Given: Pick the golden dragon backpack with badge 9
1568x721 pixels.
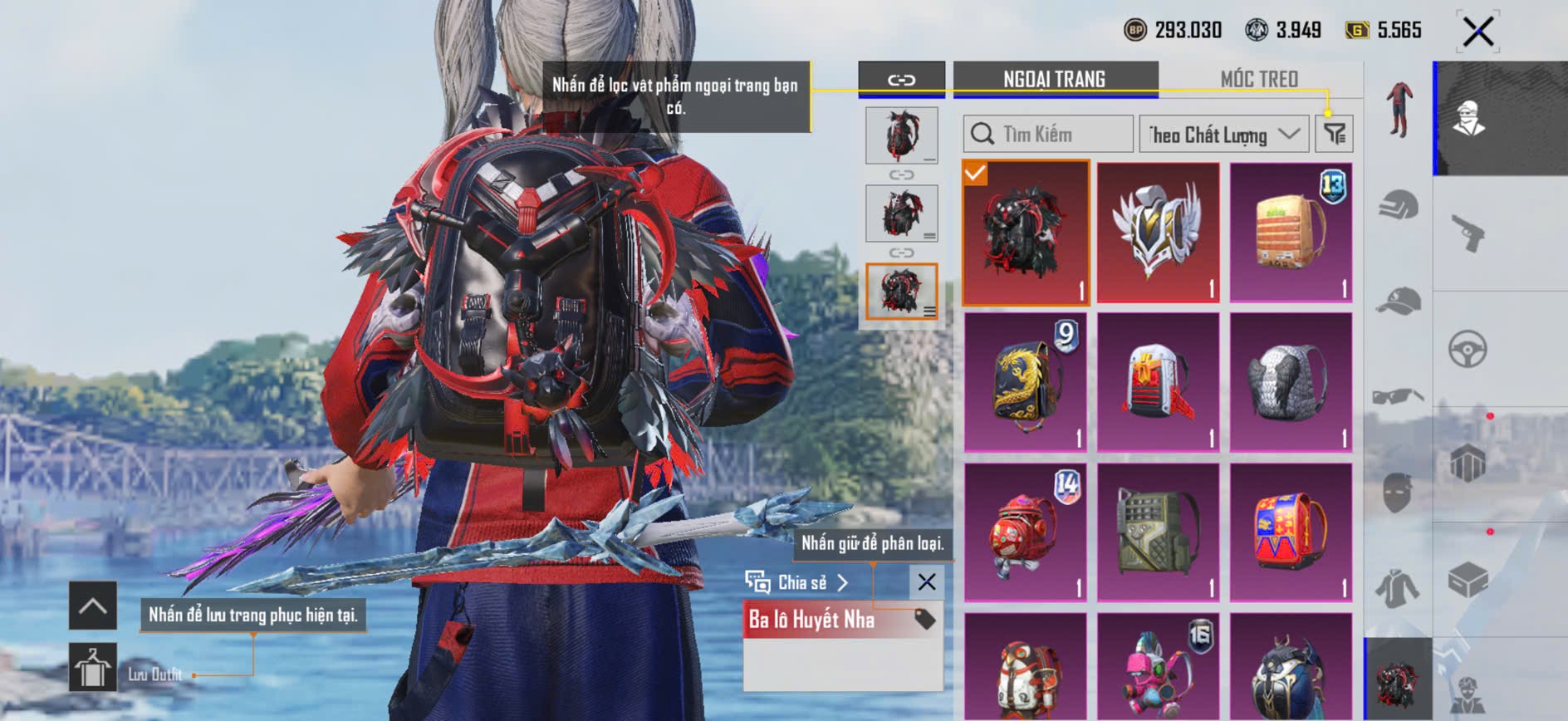Looking at the screenshot, I should [1026, 382].
